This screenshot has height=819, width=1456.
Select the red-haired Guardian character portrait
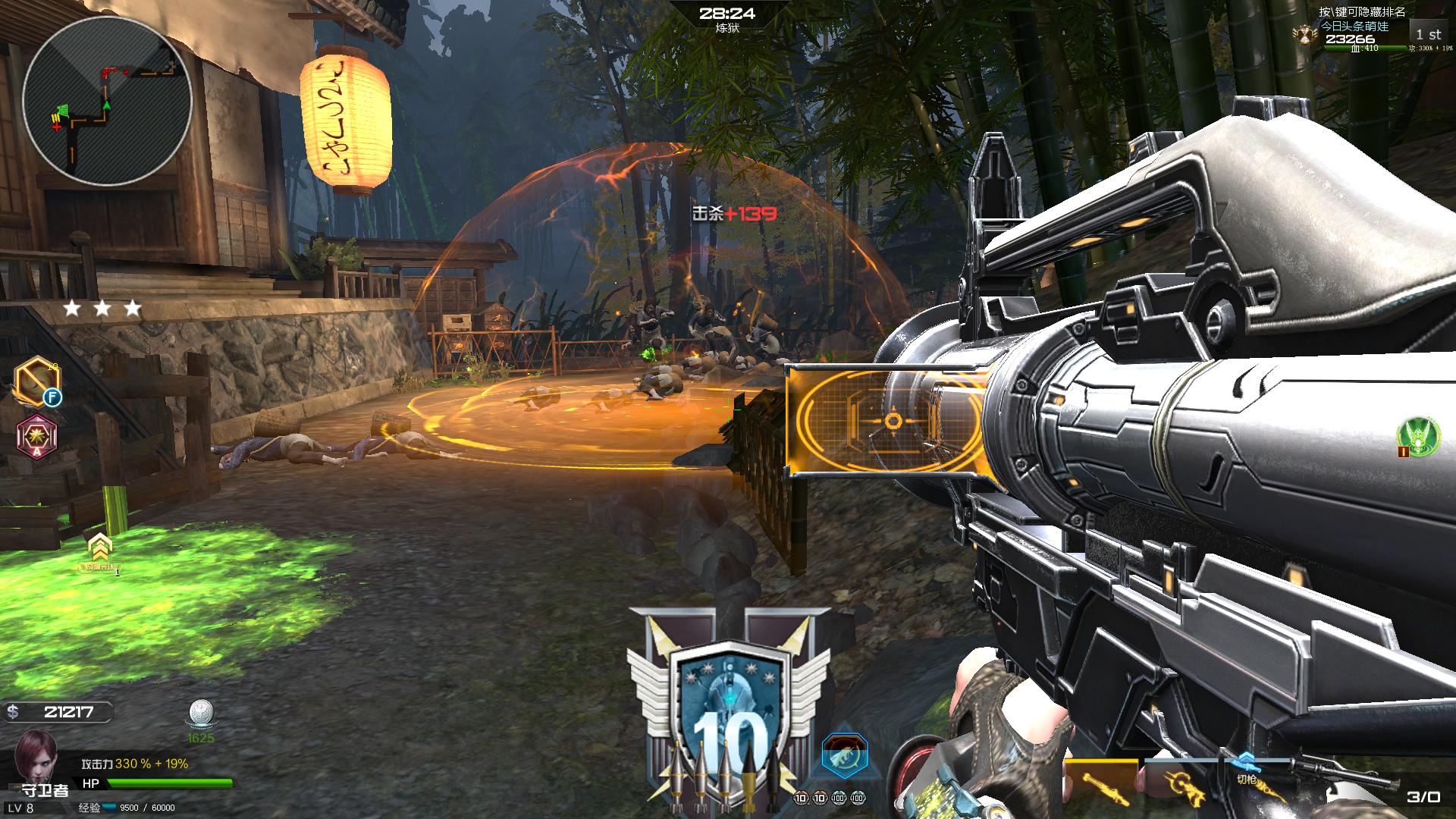pos(35,756)
